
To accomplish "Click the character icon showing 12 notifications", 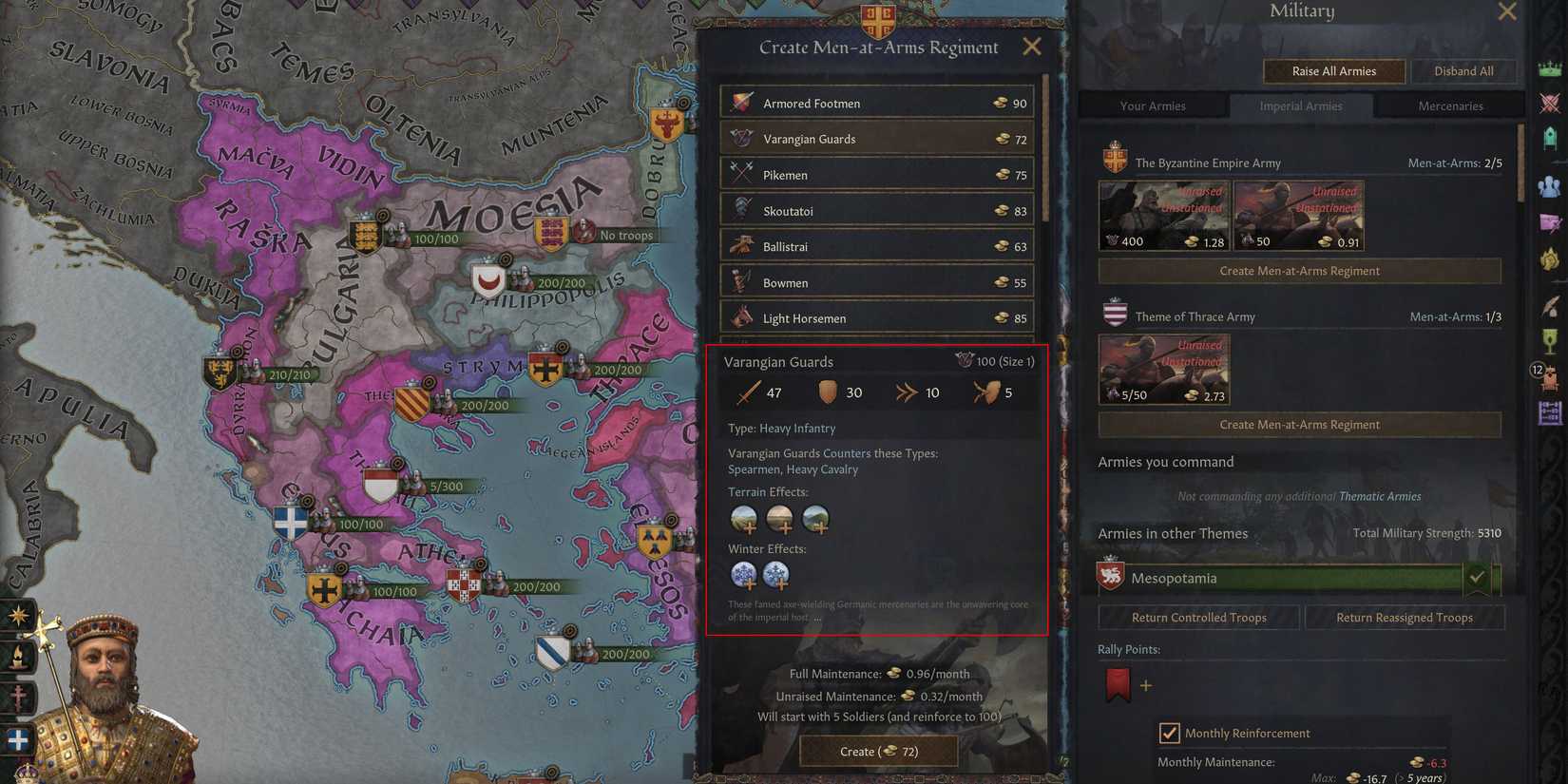I will [1551, 377].
